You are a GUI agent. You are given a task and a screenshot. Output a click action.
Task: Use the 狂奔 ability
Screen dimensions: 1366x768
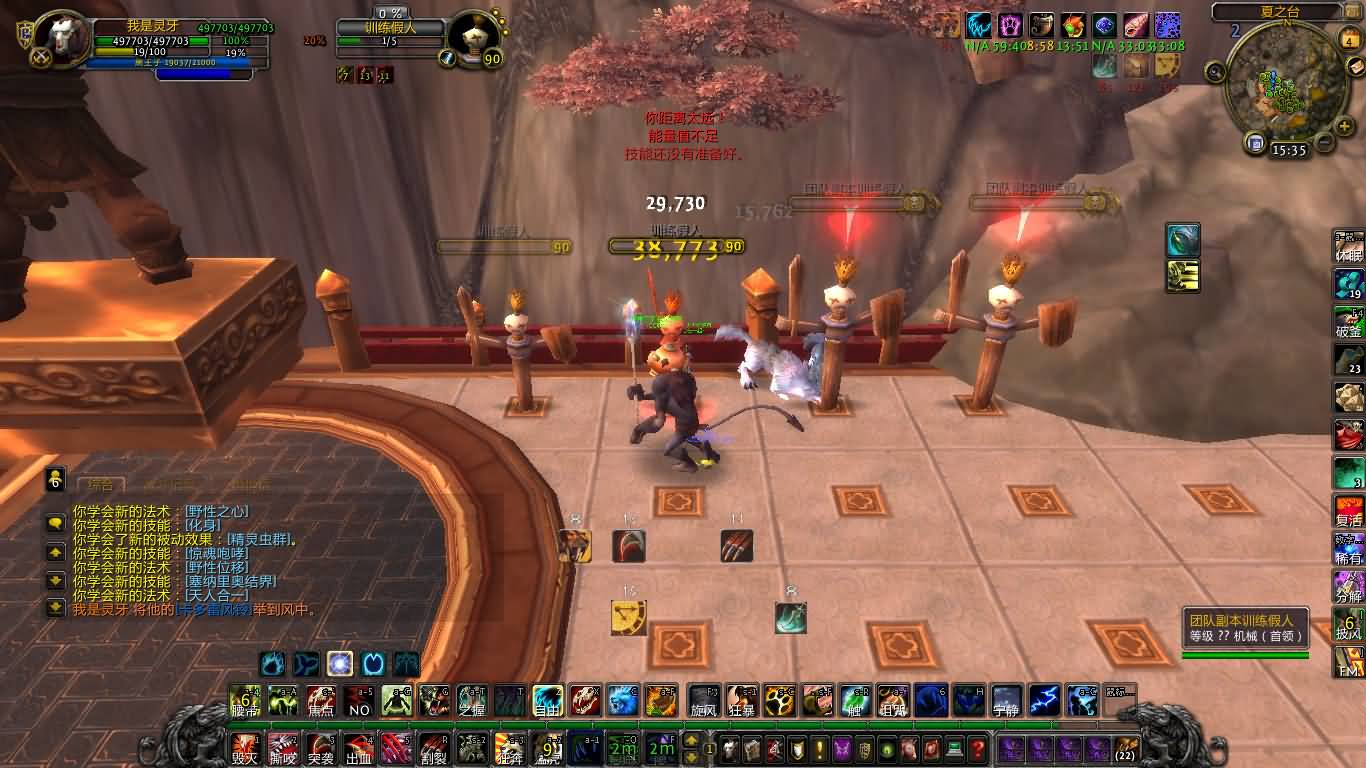pos(509,747)
